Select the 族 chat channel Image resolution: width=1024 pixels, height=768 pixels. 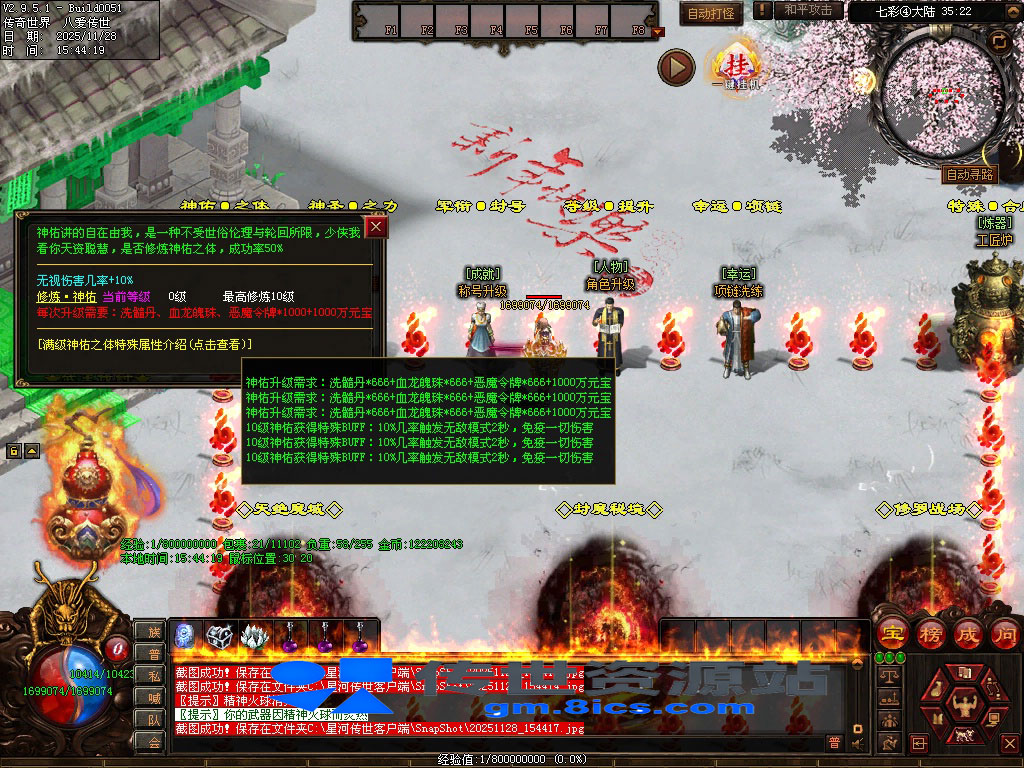153,631
